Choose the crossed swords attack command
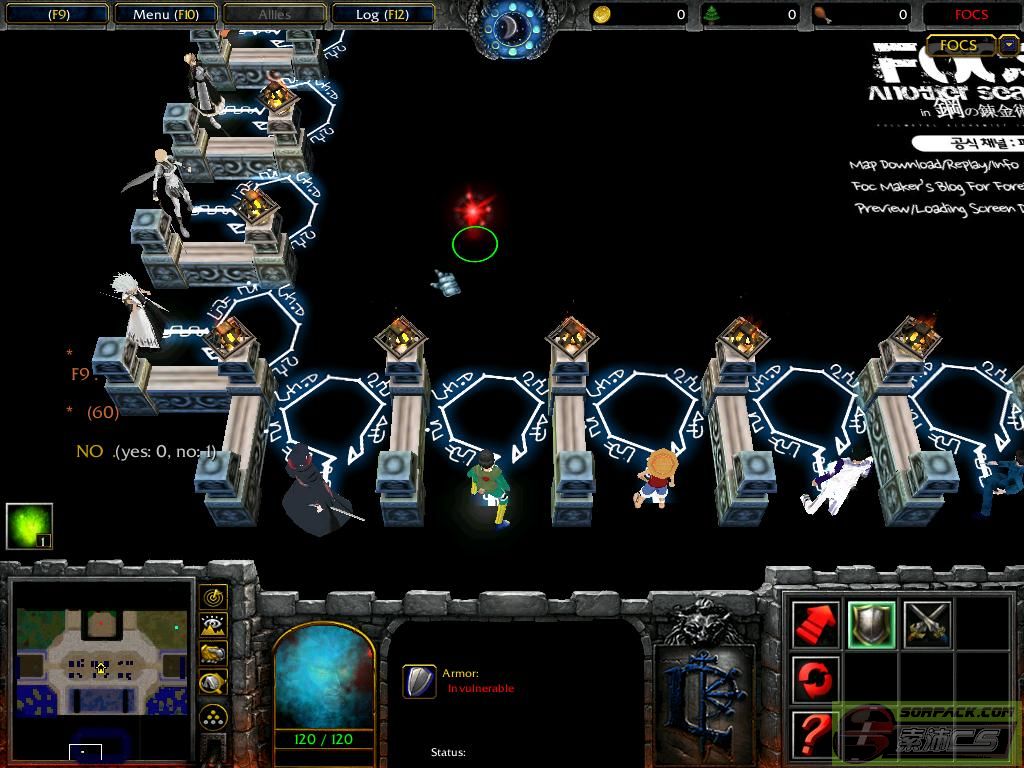Screen dimensions: 1024x768 pyautogui.click(x=927, y=625)
